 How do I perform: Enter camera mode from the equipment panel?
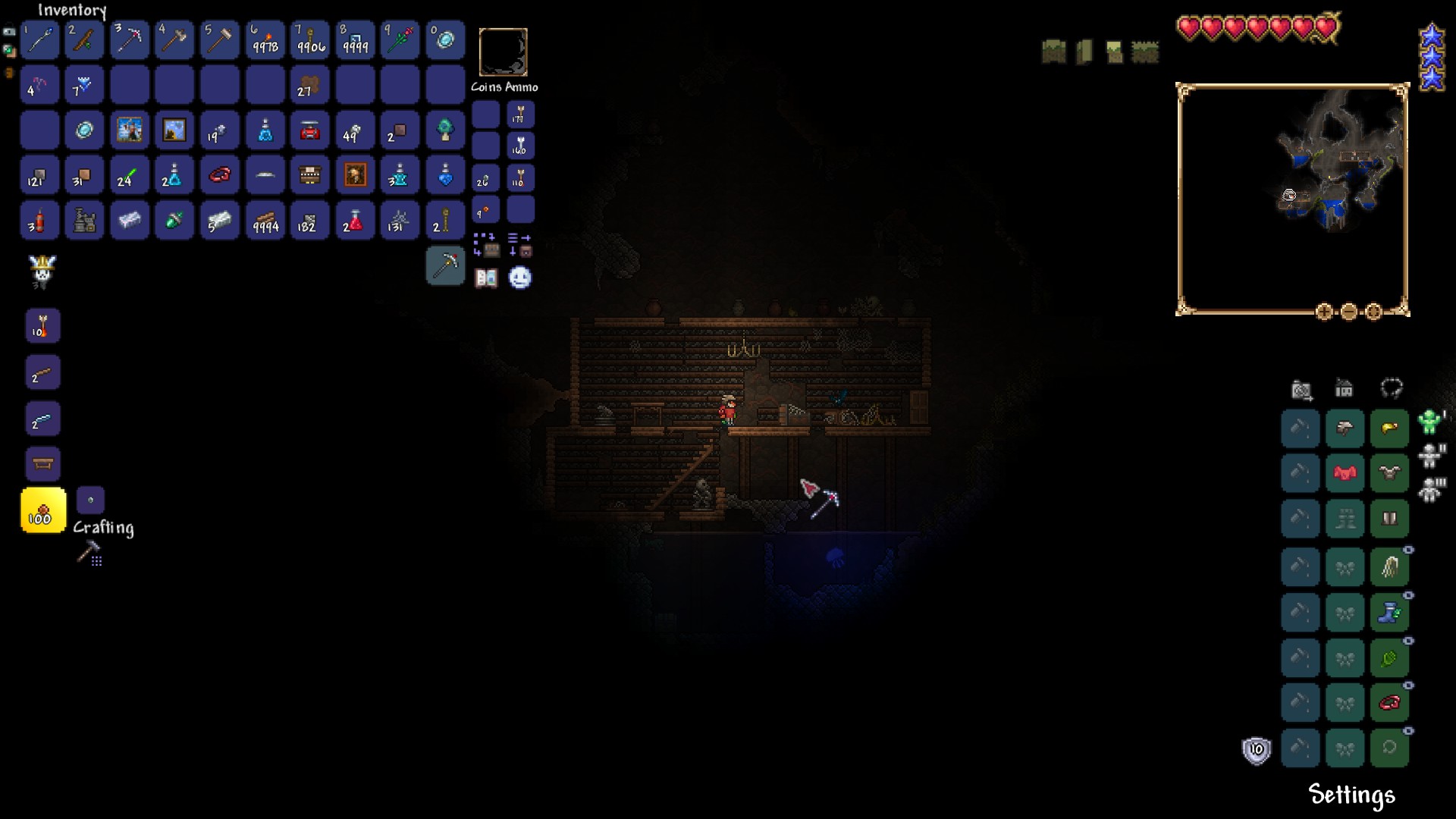1301,389
